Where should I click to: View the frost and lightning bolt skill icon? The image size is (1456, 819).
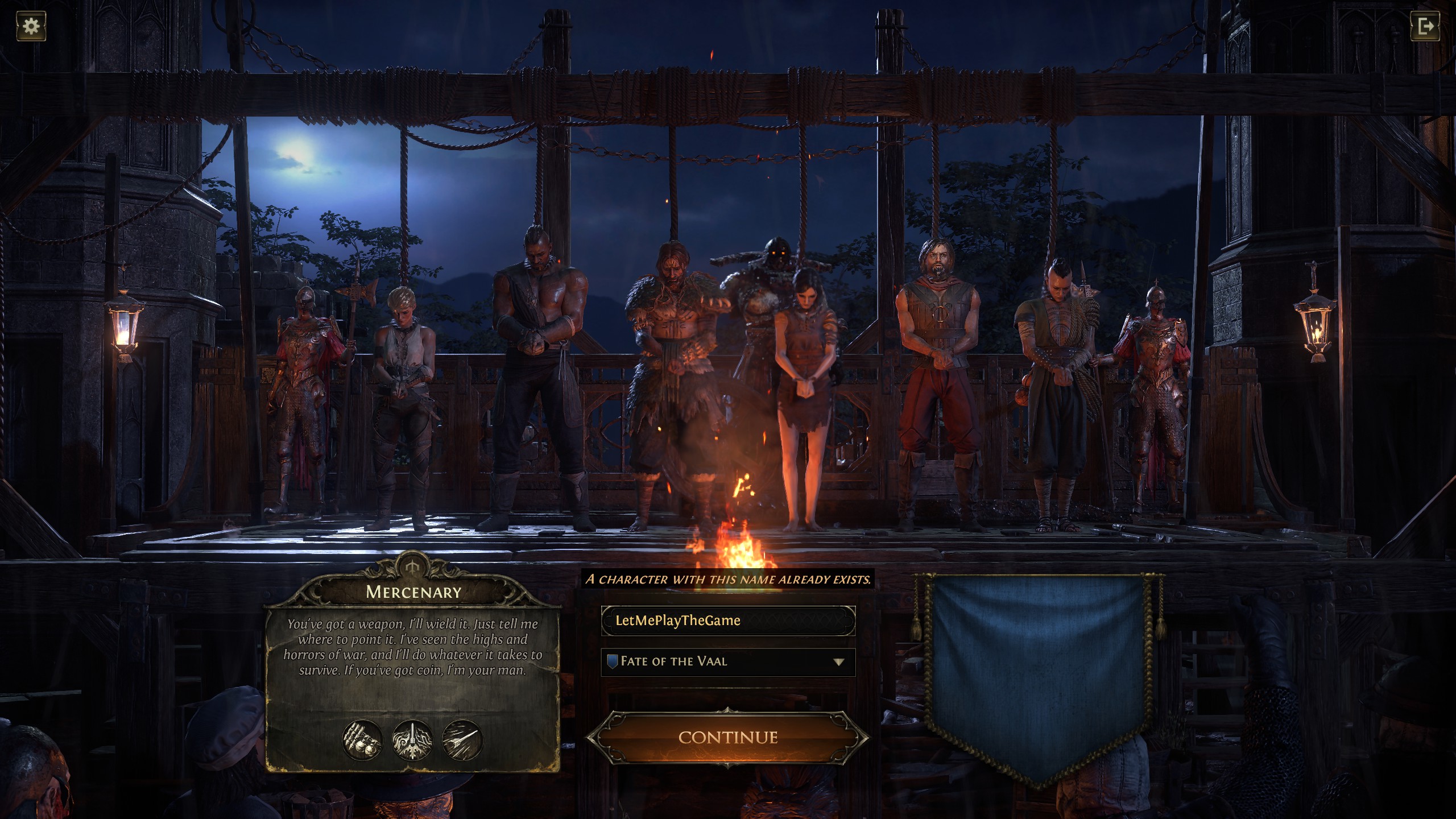click(x=412, y=740)
